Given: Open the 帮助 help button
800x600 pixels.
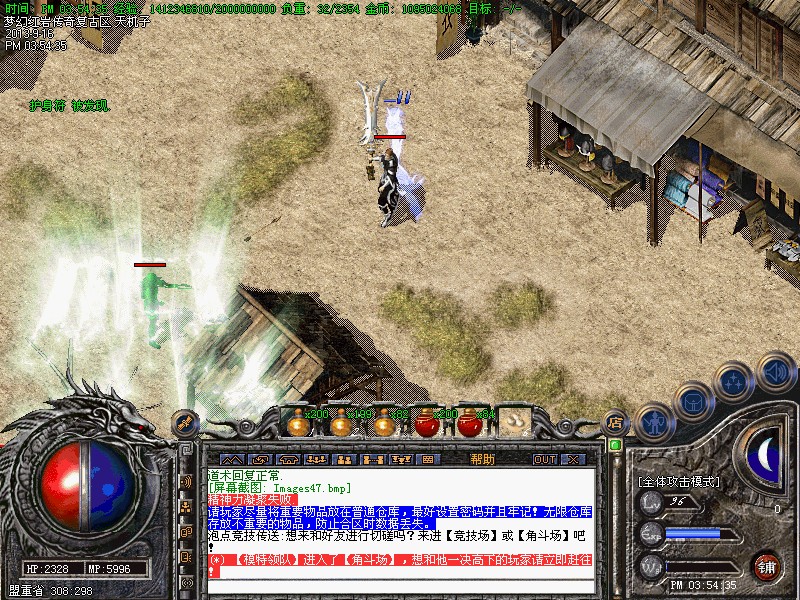Looking at the screenshot, I should click(483, 459).
